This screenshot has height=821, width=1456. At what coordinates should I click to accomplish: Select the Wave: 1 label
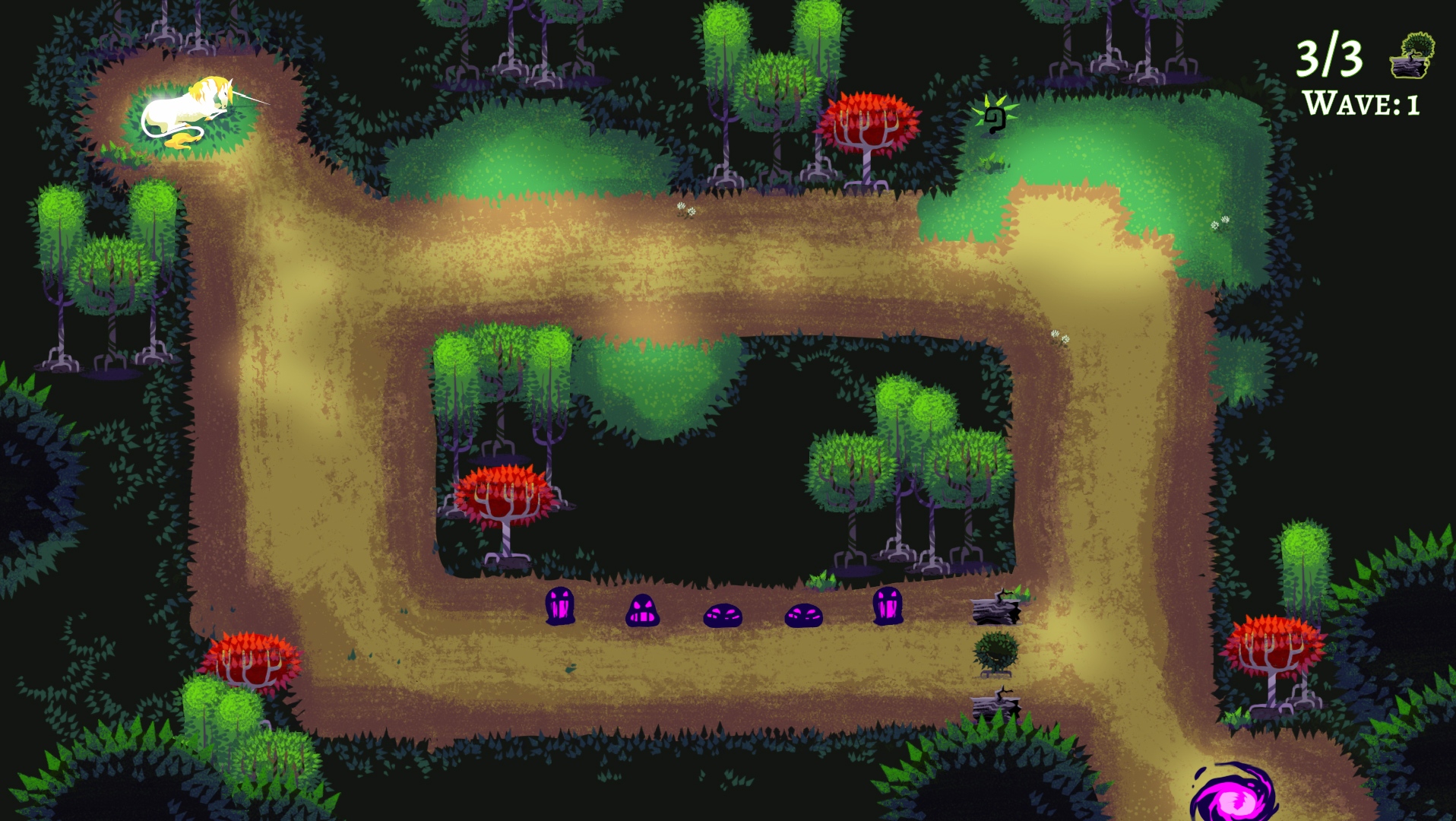pyautogui.click(x=1360, y=103)
